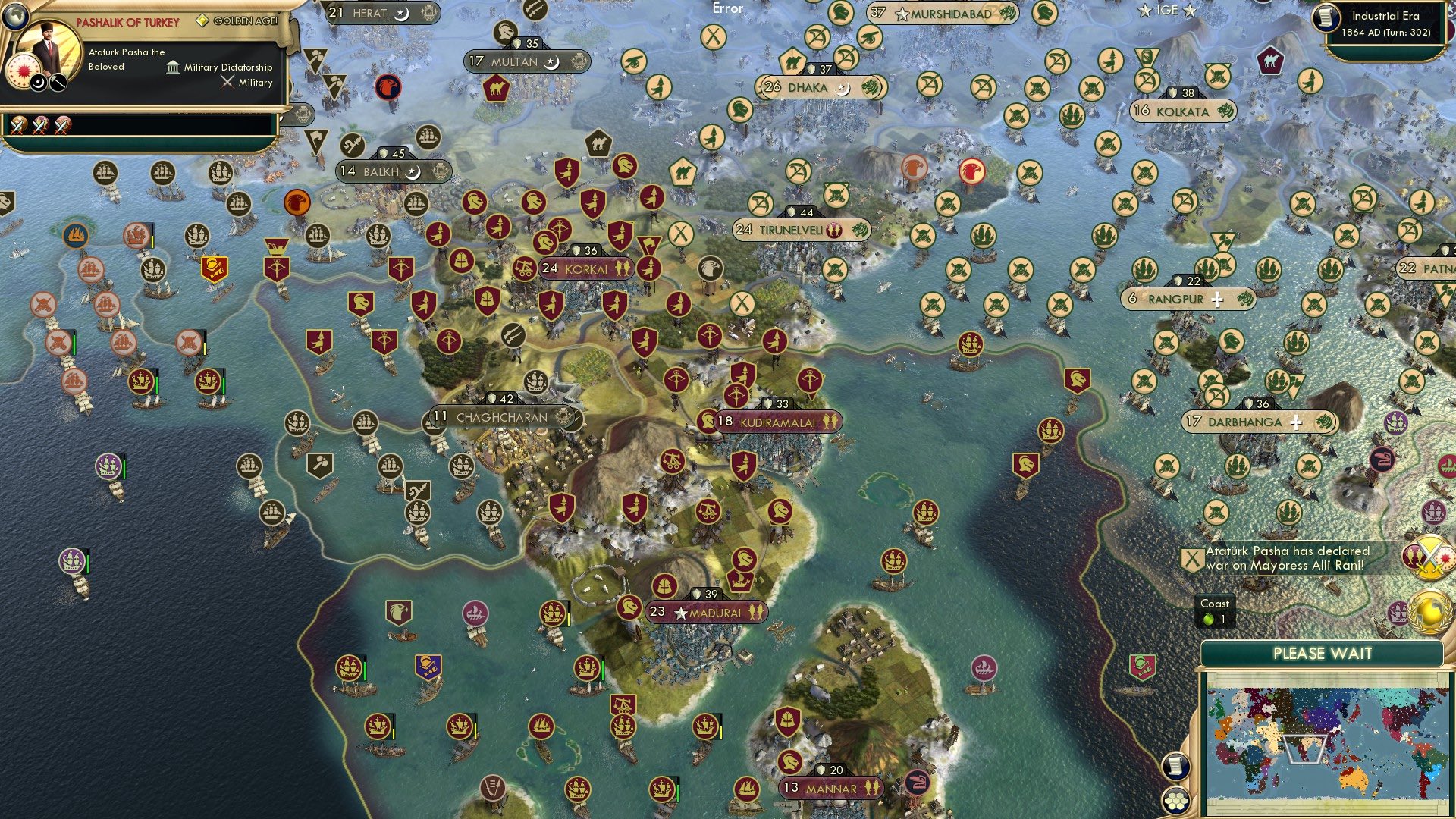1456x819 pixels.
Task: Click the PASHALIK OF TURKEY title banner
Action: pyautogui.click(x=127, y=22)
